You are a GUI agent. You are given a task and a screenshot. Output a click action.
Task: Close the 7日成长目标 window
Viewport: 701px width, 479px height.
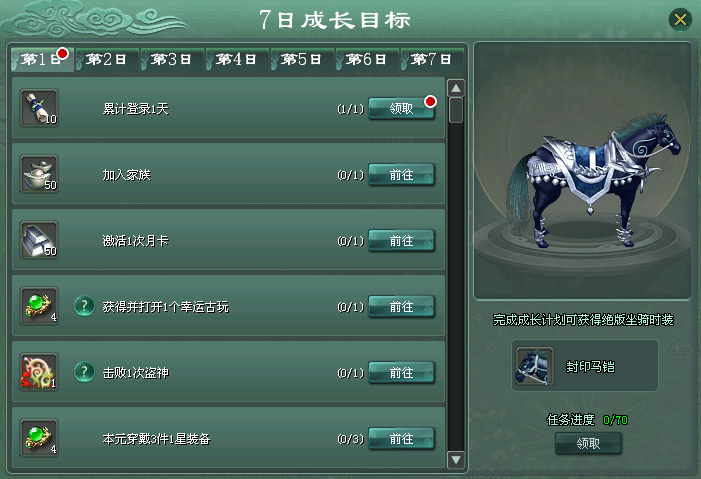pyautogui.click(x=680, y=19)
